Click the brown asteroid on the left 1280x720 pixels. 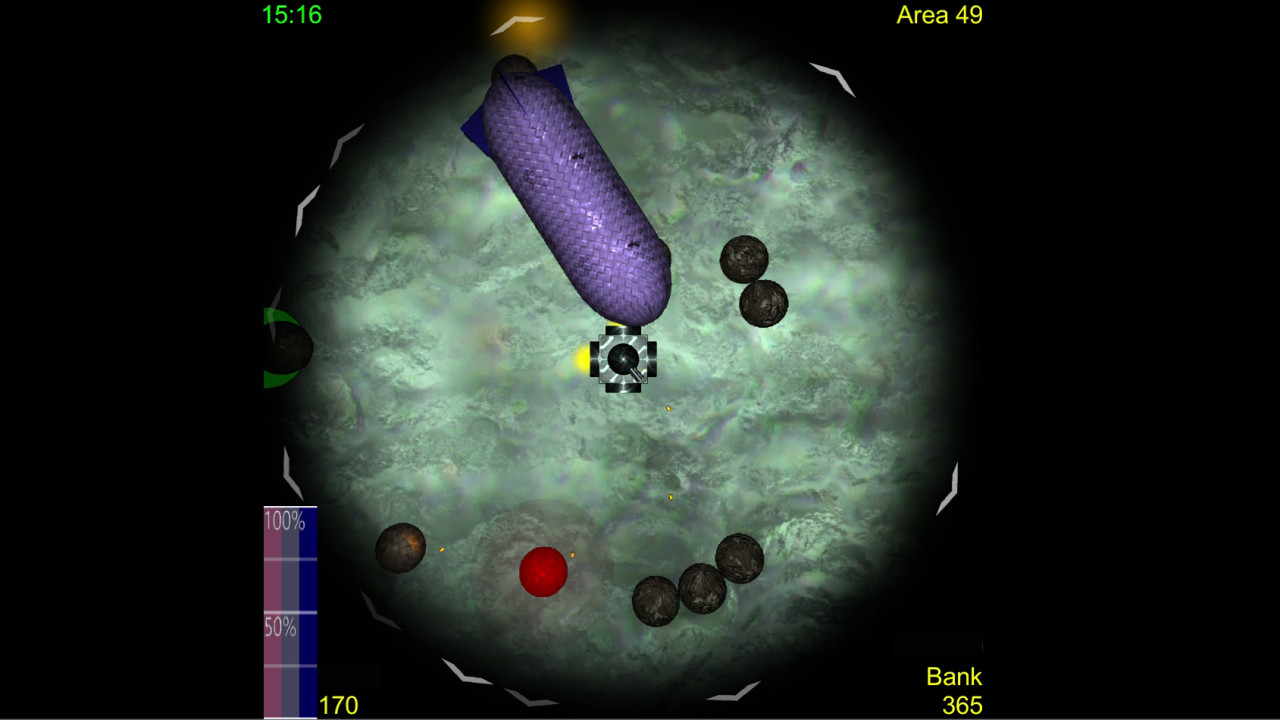click(x=404, y=546)
